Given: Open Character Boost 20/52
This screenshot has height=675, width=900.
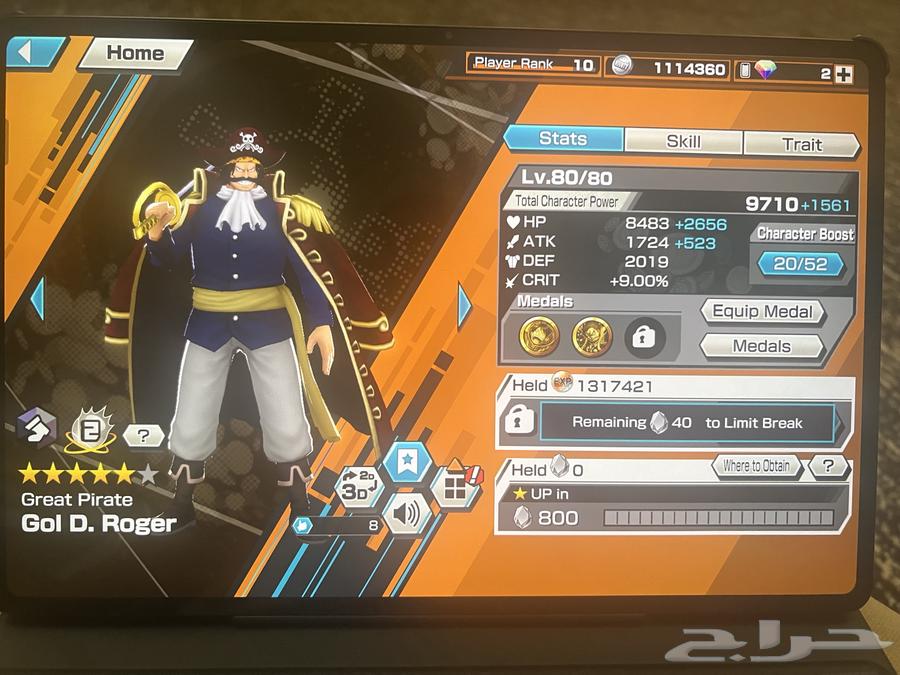Looking at the screenshot, I should click(805, 265).
